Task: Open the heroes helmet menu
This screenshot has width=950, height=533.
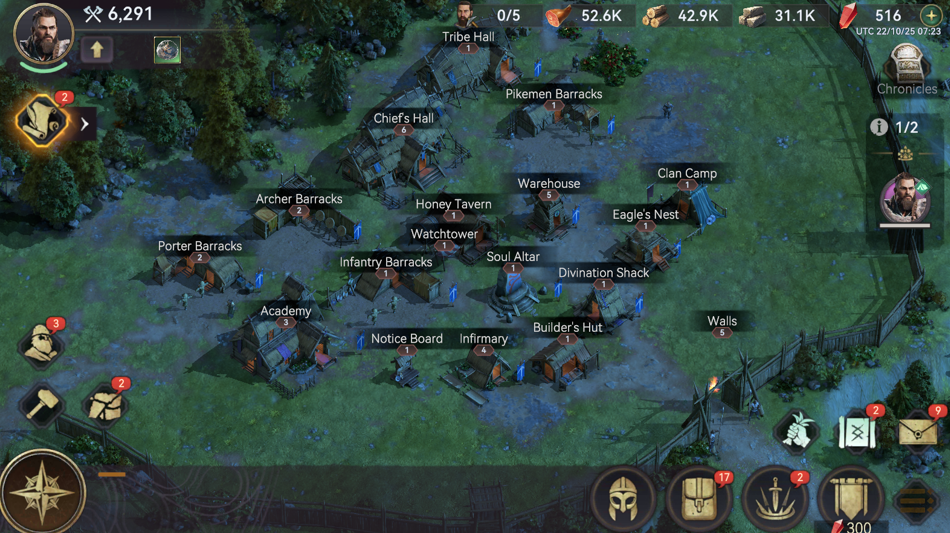Action: (x=624, y=496)
